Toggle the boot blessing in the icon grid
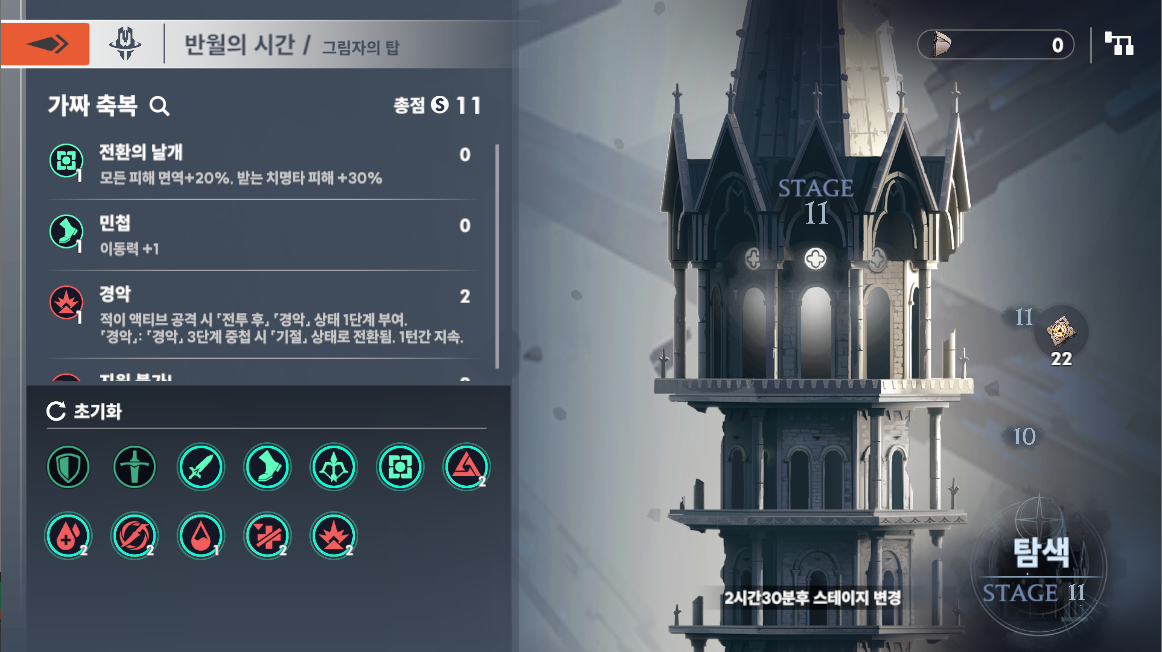 (266, 467)
